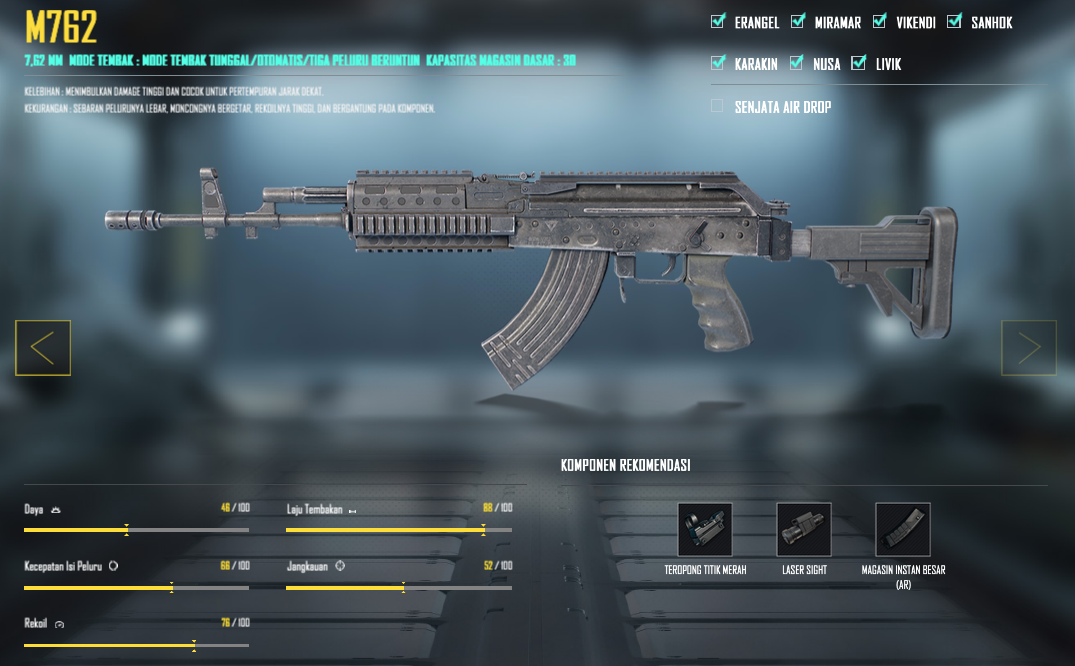Toggle the Karakin map checkbox
The height and width of the screenshot is (666, 1075).
717,63
